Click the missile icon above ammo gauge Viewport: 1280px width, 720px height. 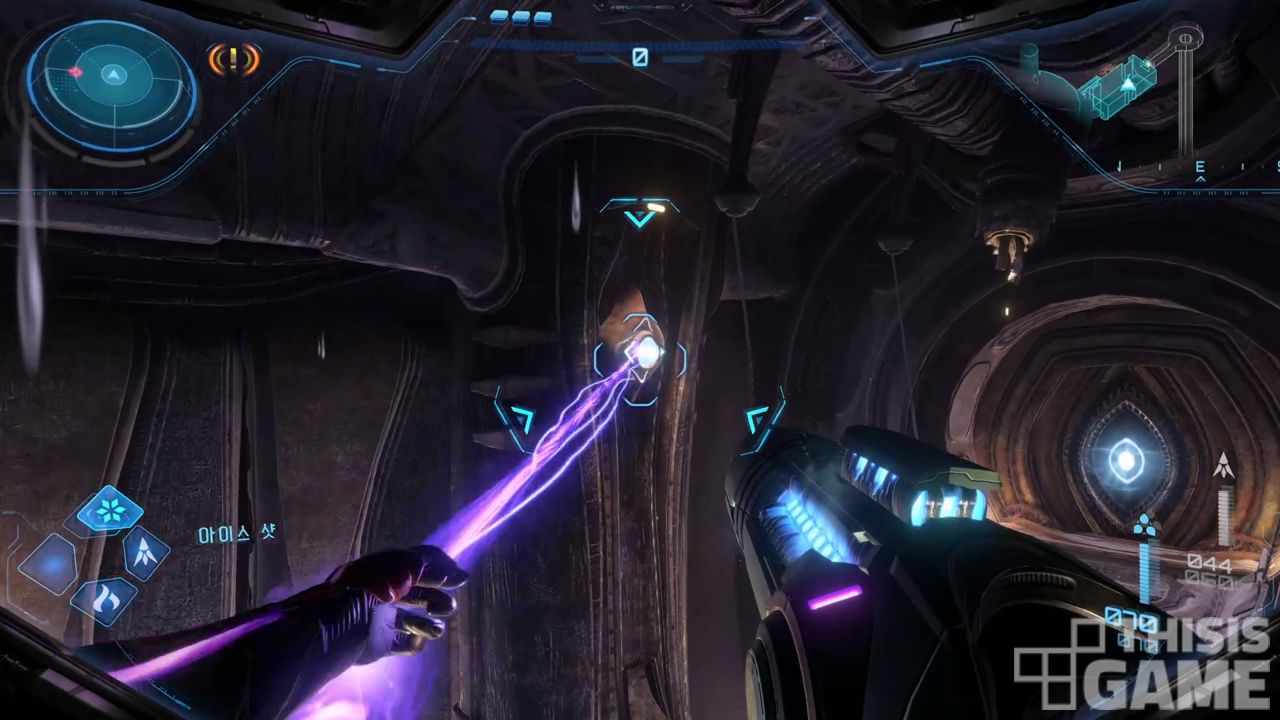pos(1222,466)
